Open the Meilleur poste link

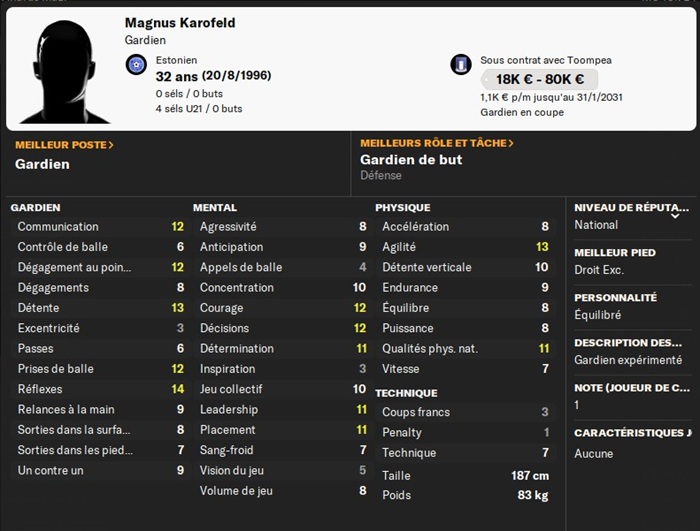click(64, 145)
